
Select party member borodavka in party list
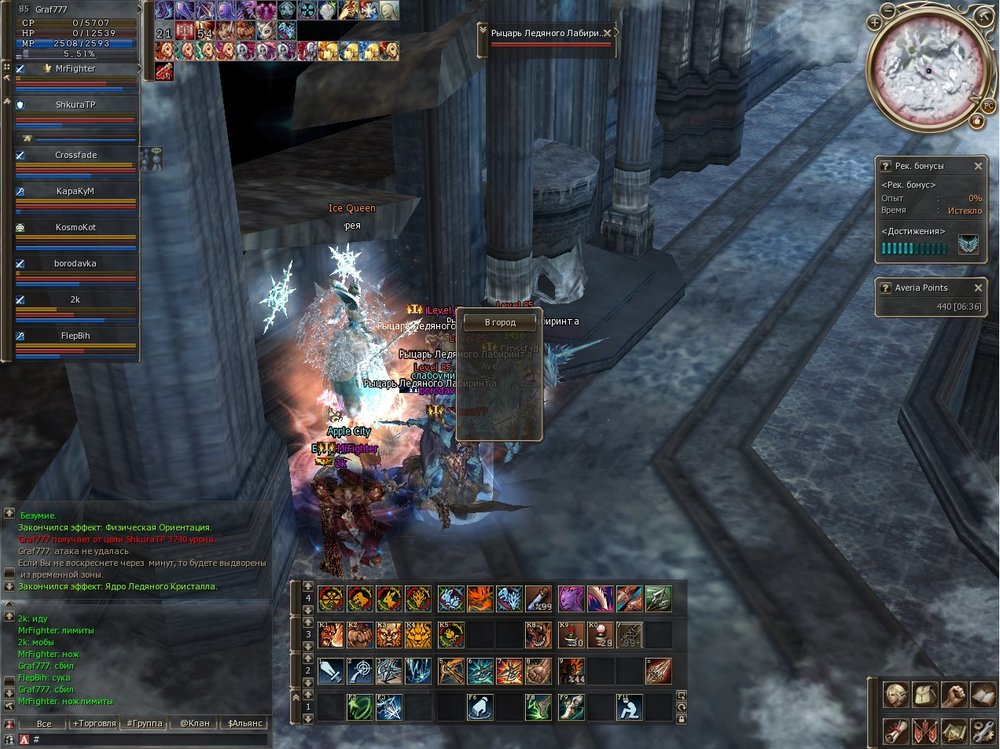tap(75, 263)
